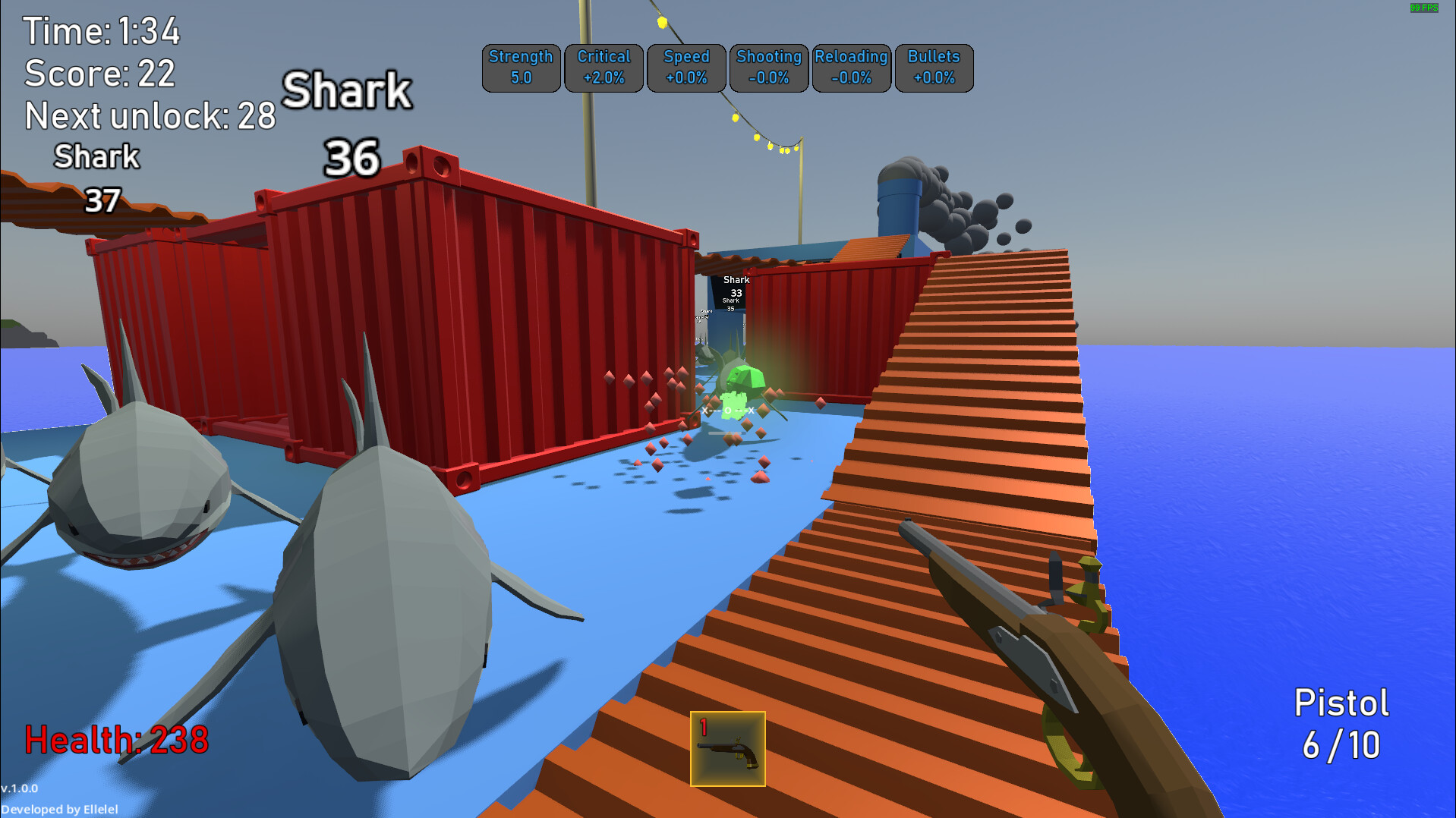1456x818 pixels.
Task: Click the Time: 1:34 display
Action: [x=101, y=32]
